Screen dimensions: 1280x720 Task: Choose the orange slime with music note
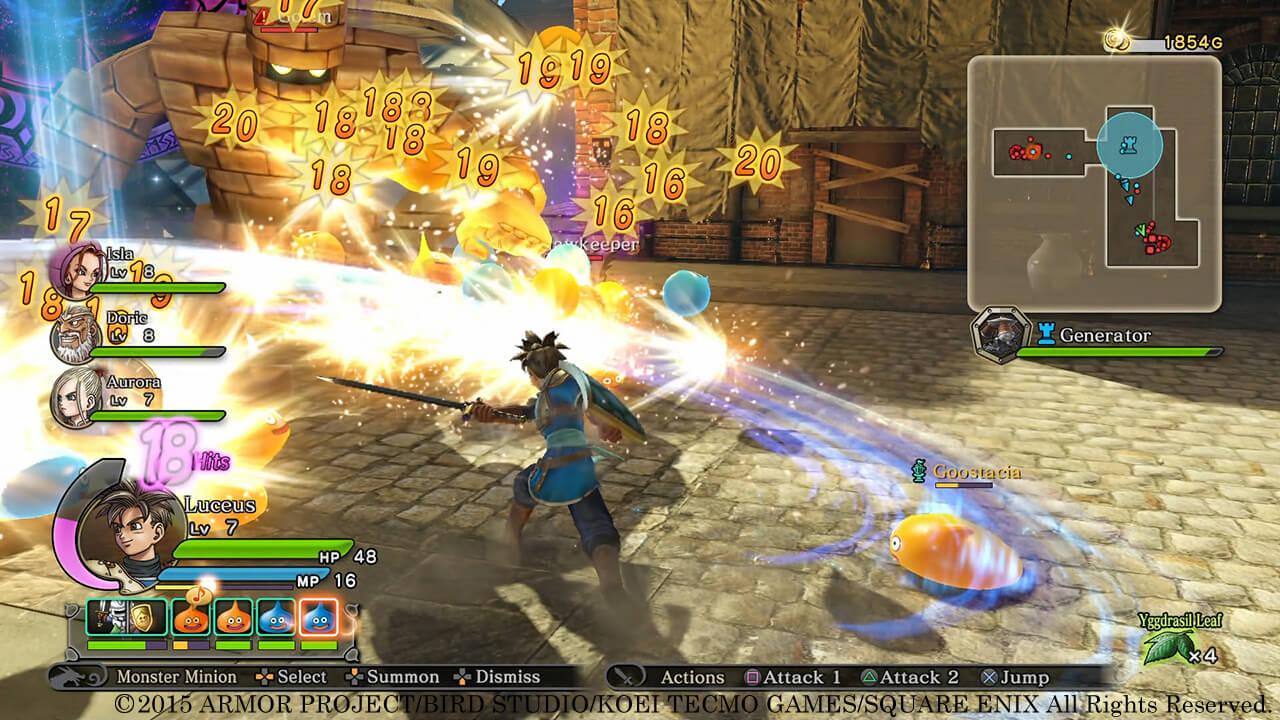[x=191, y=618]
